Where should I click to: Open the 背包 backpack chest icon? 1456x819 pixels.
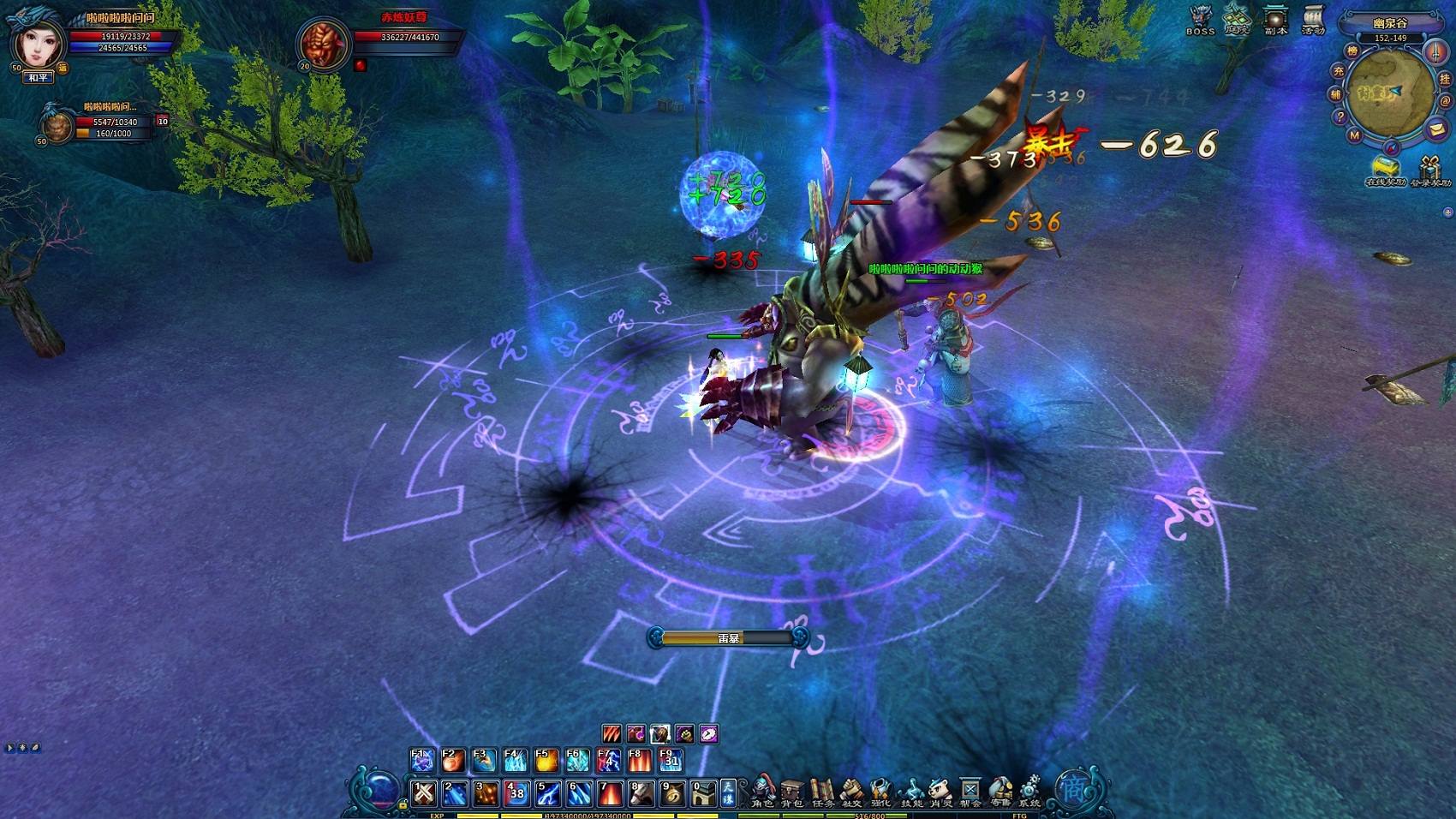point(792,792)
